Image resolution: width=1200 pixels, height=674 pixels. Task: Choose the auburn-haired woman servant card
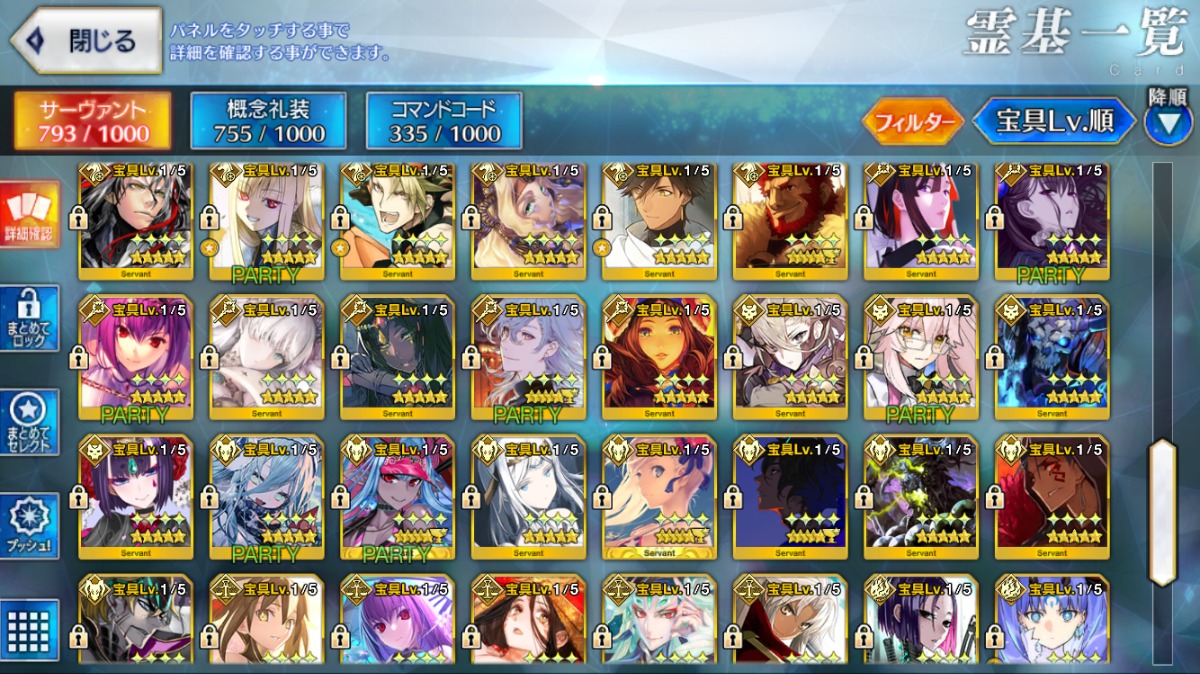coord(659,357)
